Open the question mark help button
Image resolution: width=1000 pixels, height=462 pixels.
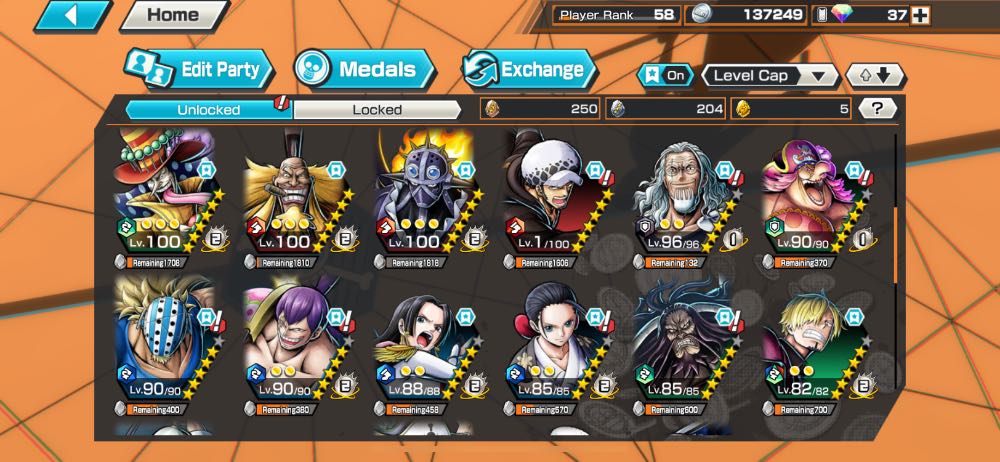click(x=877, y=108)
